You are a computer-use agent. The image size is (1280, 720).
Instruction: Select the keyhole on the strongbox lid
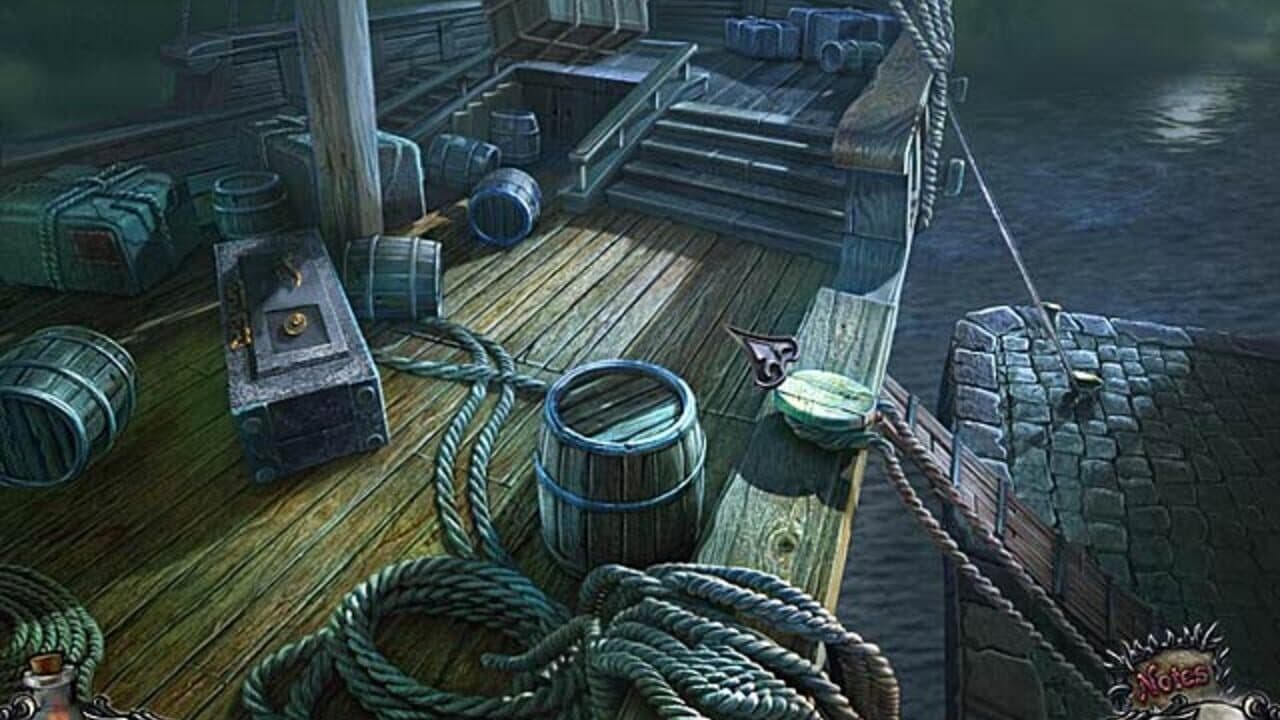tap(295, 322)
